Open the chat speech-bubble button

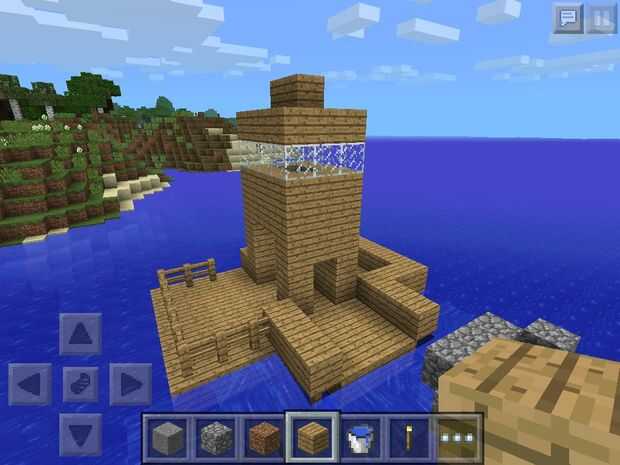pos(568,19)
